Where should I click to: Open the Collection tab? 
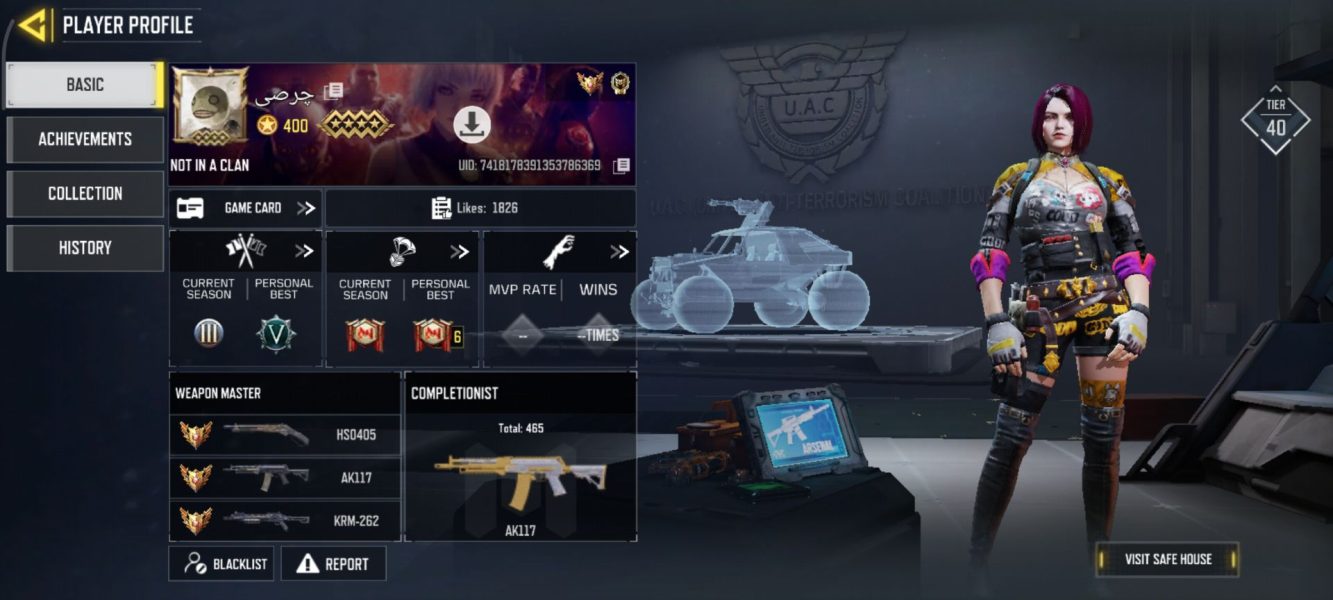click(x=85, y=193)
